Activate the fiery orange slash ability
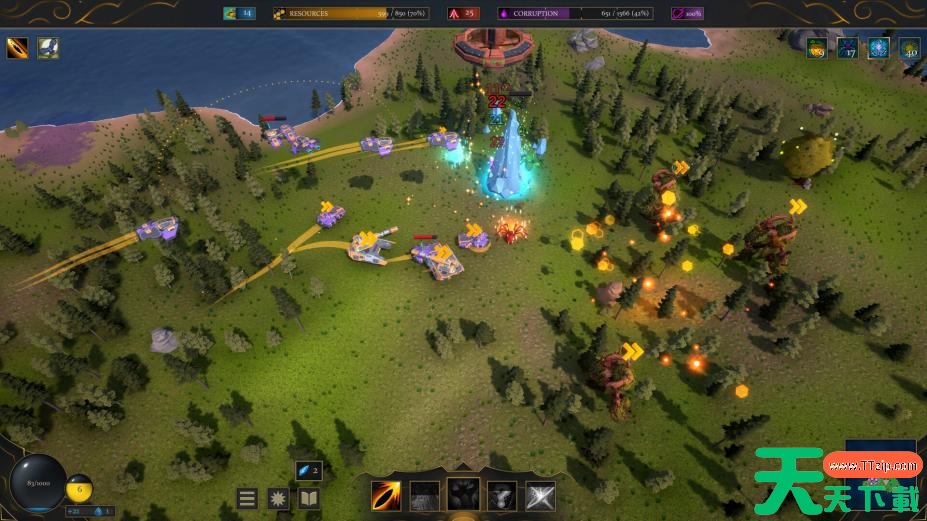 pos(386,495)
